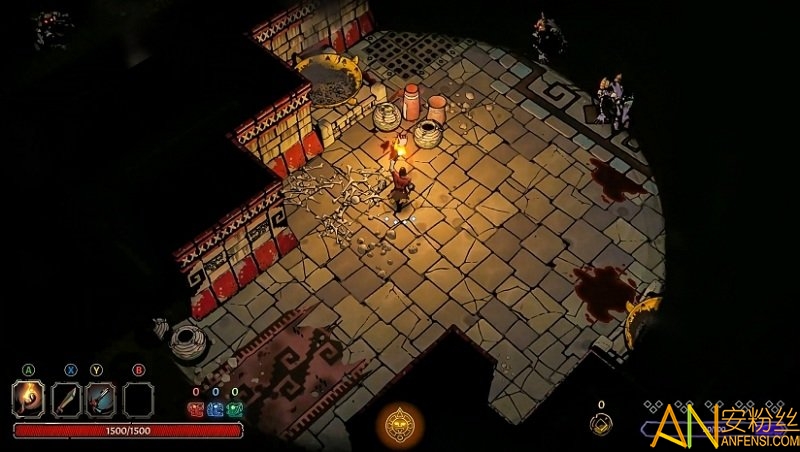Click the gold currency icon
Viewport: 800px width, 452px height.
point(601,424)
